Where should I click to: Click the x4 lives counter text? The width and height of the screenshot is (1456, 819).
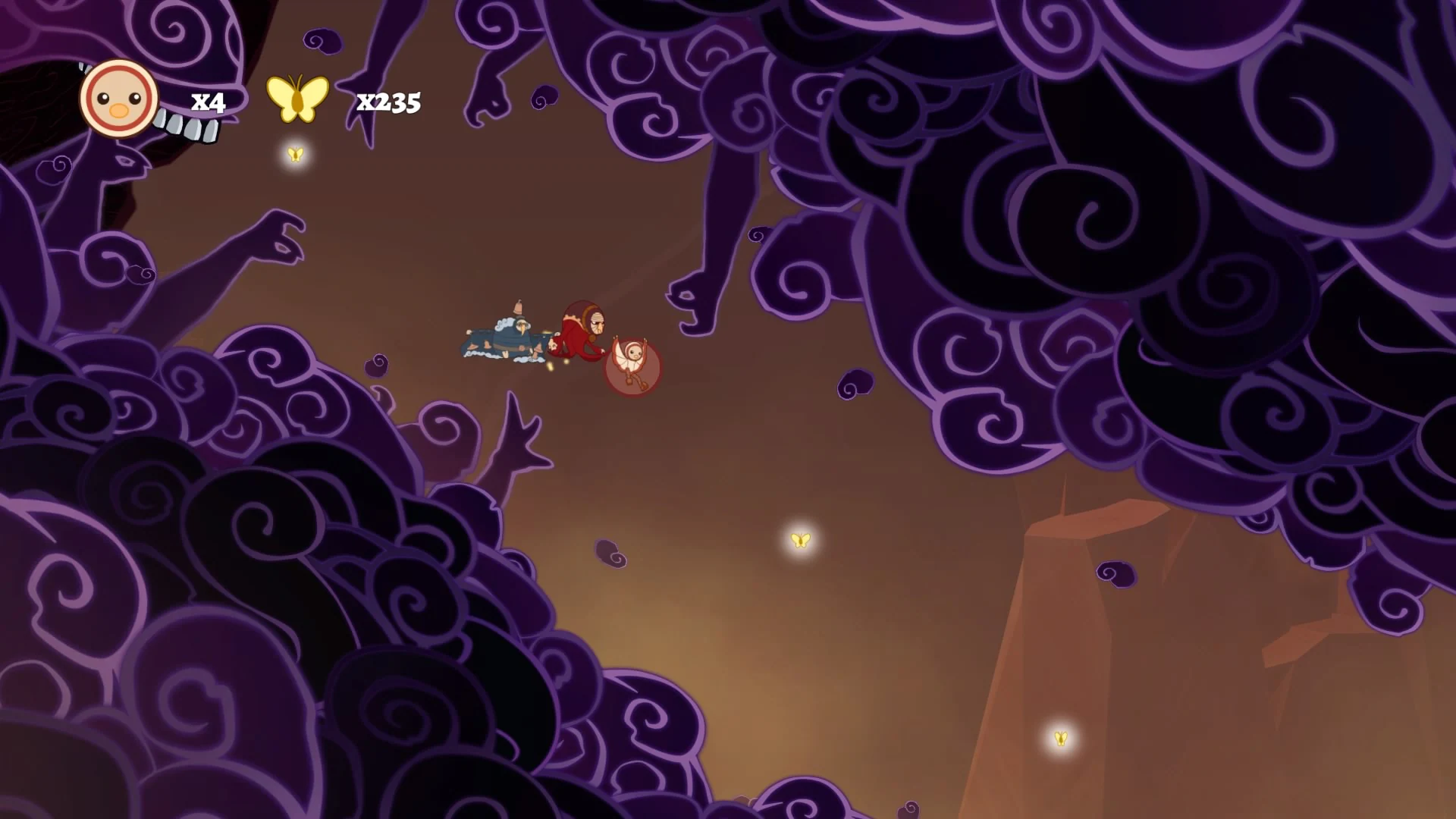tap(207, 100)
